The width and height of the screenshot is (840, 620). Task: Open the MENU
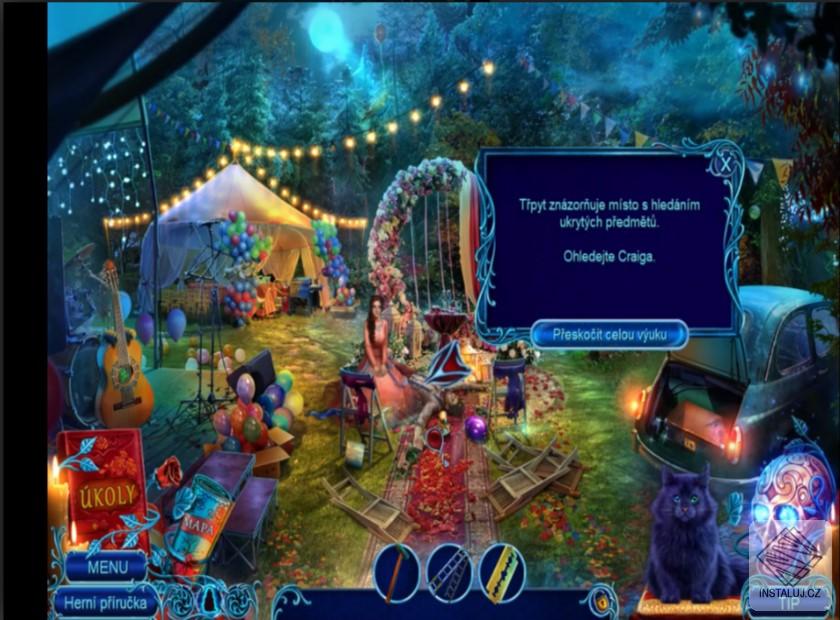[107, 567]
